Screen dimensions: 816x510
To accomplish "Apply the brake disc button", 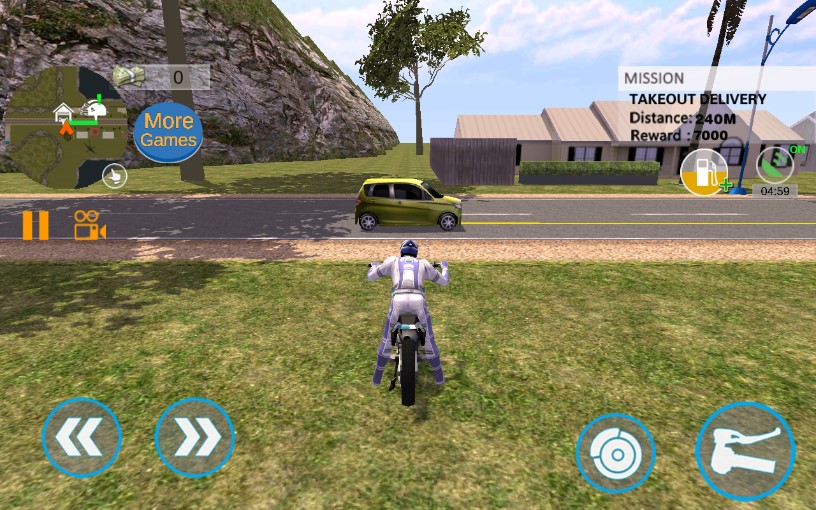I will pyautogui.click(x=615, y=453).
